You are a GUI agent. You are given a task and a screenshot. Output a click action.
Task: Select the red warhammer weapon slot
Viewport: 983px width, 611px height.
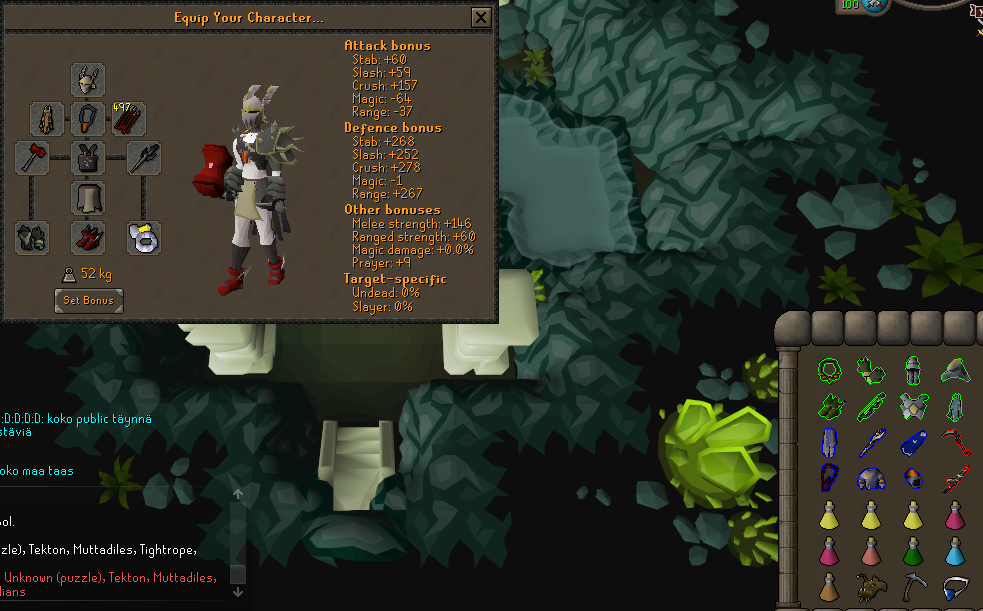pyautogui.click(x=32, y=158)
